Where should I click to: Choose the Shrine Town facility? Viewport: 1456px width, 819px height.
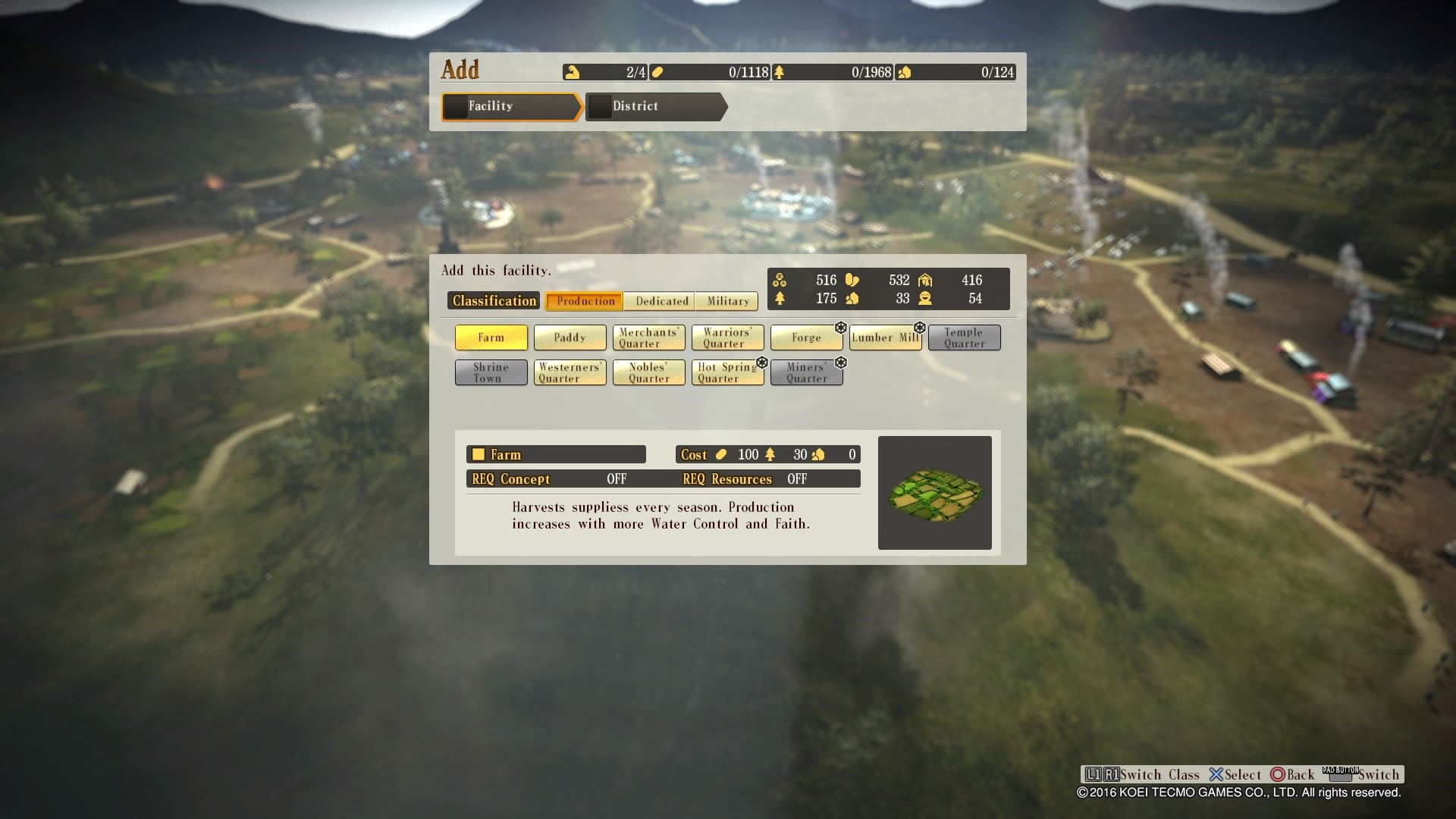(491, 372)
